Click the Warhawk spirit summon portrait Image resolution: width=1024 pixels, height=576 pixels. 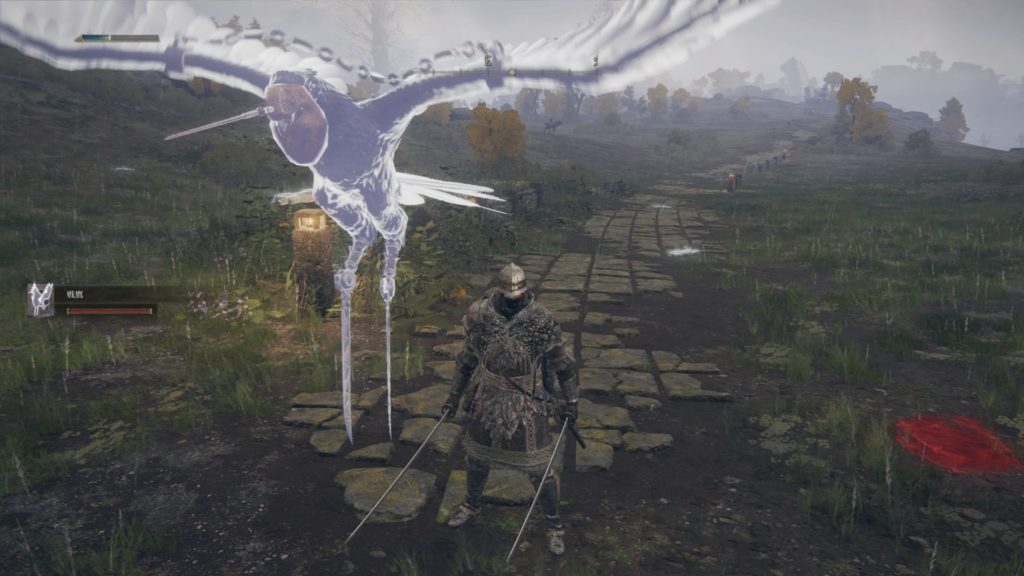(40, 299)
